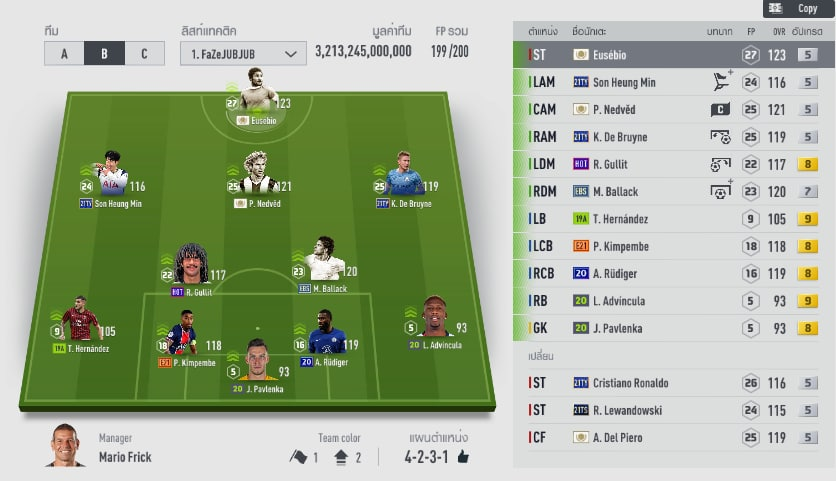
Task: Select goalkeeper J. Pavlenka on pitch
Action: tap(256, 363)
